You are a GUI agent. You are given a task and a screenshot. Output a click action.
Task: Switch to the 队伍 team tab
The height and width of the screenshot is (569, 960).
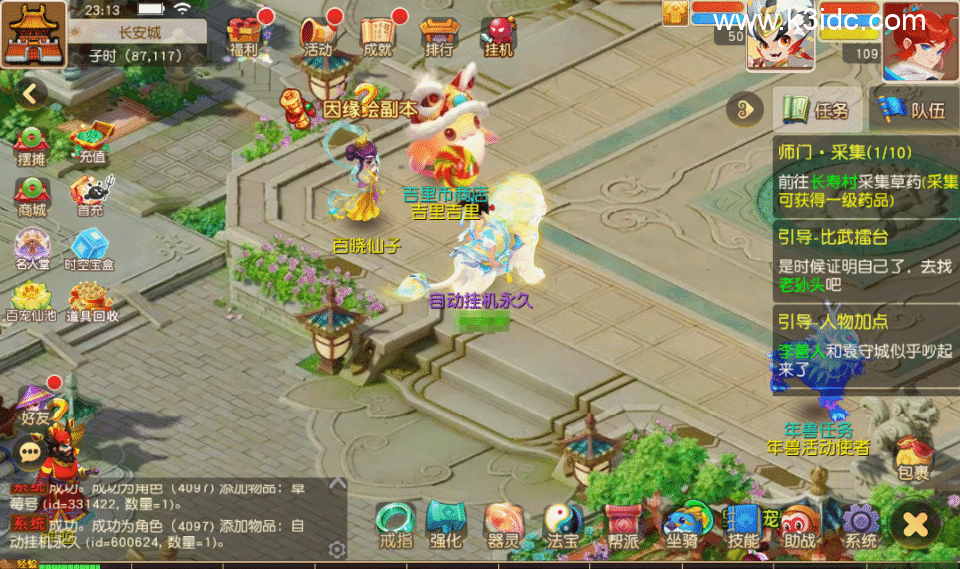[x=912, y=109]
